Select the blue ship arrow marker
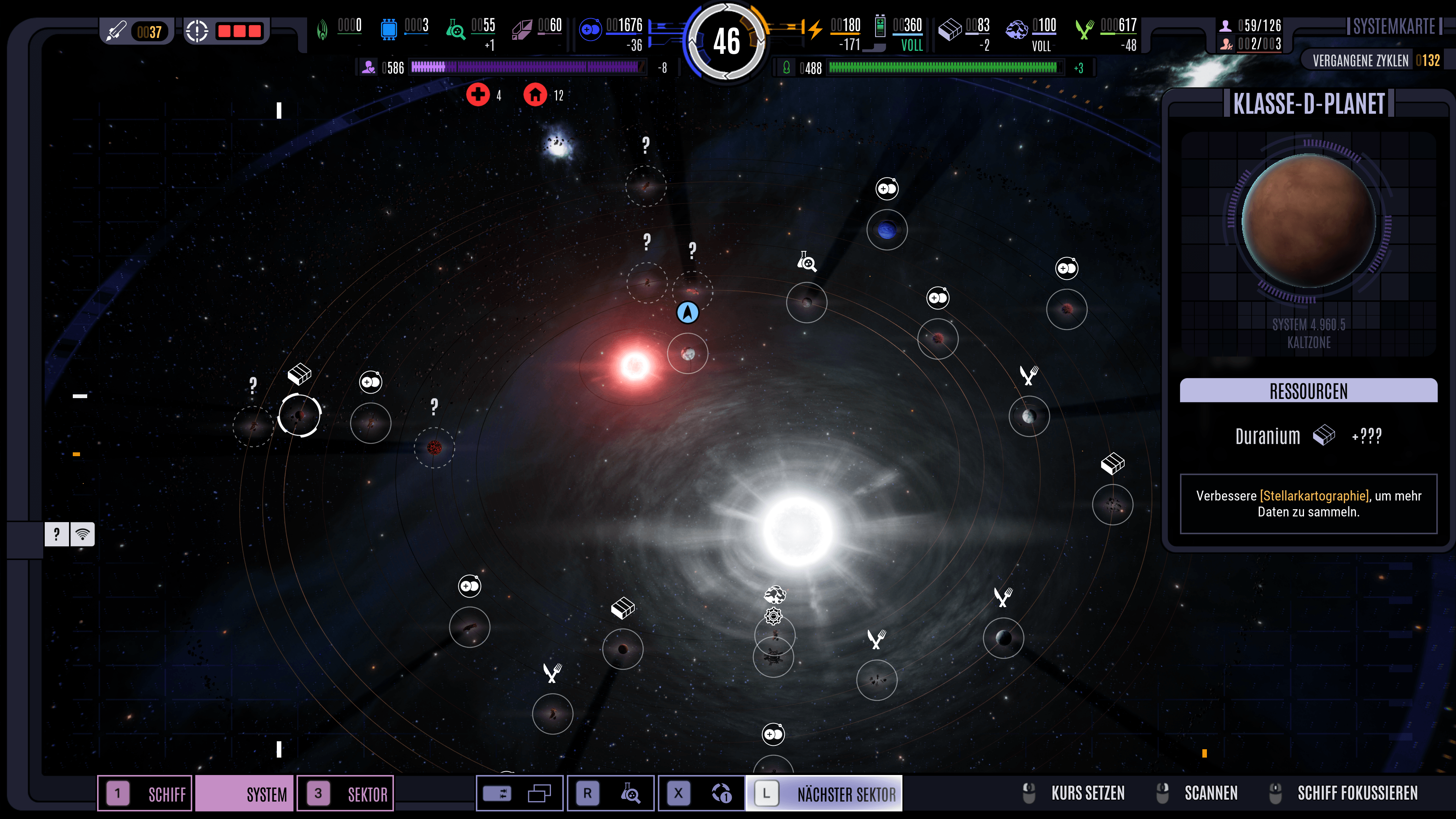The height and width of the screenshot is (819, 1456). (x=687, y=312)
